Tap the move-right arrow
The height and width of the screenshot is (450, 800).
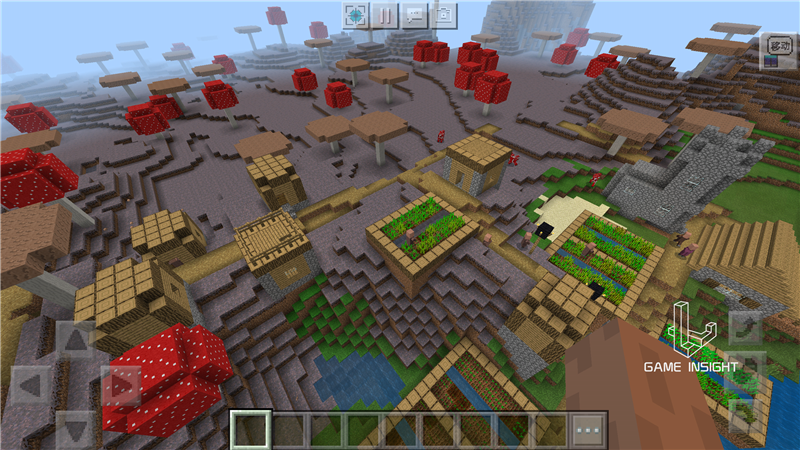tap(122, 385)
